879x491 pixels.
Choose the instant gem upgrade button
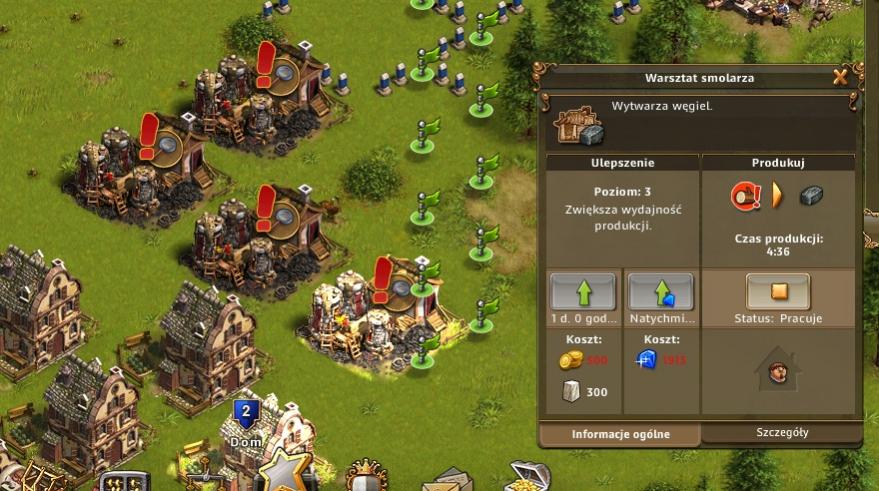click(x=660, y=292)
